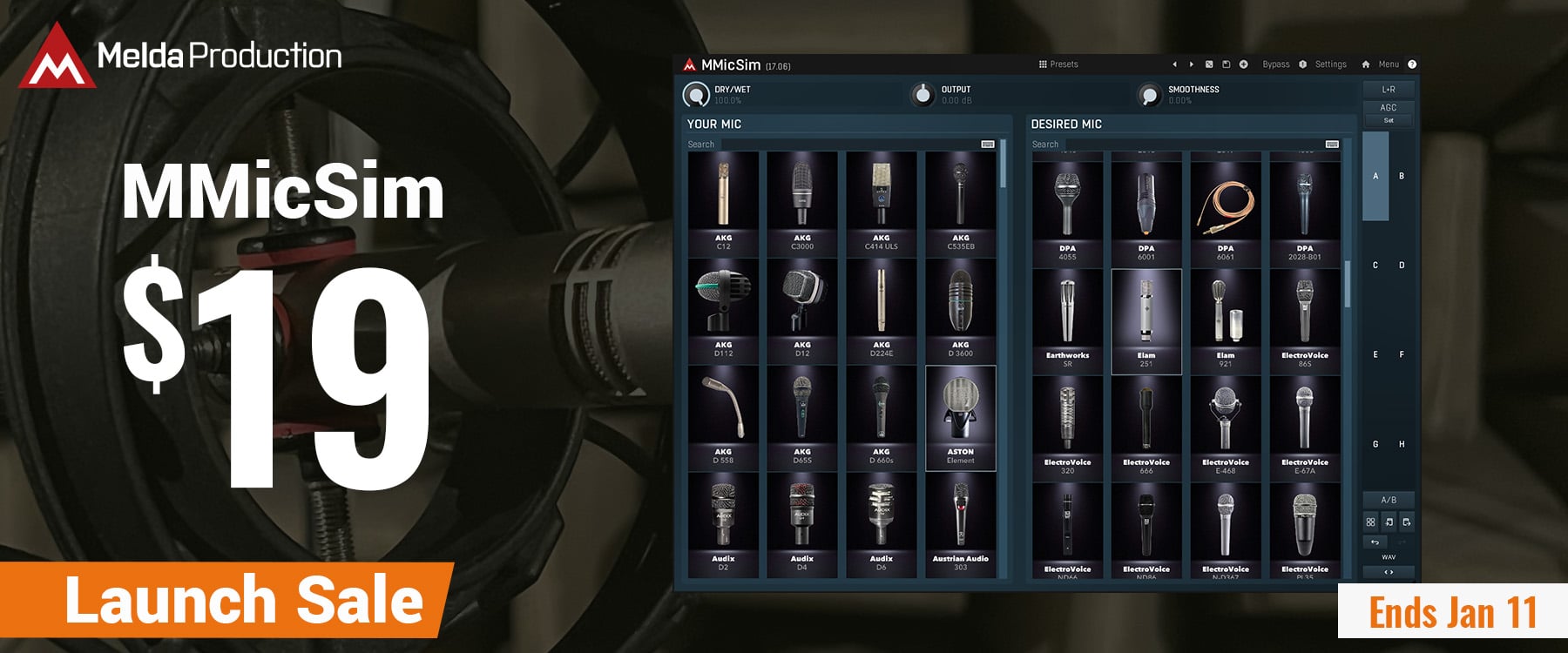Click the Dry/Wet knob
The height and width of the screenshot is (653, 1568).
[696, 94]
